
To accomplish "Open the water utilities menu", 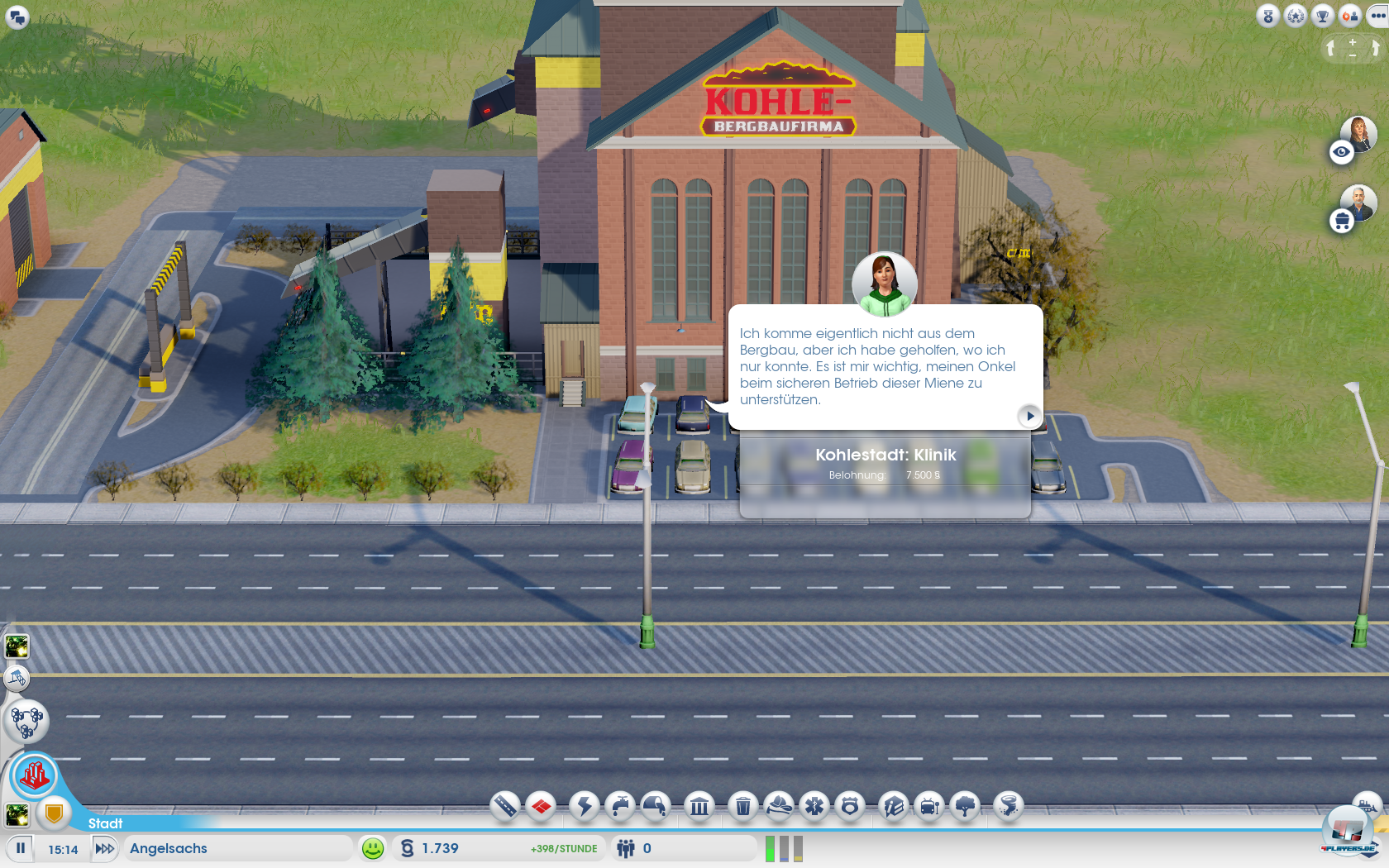I will 622,806.
